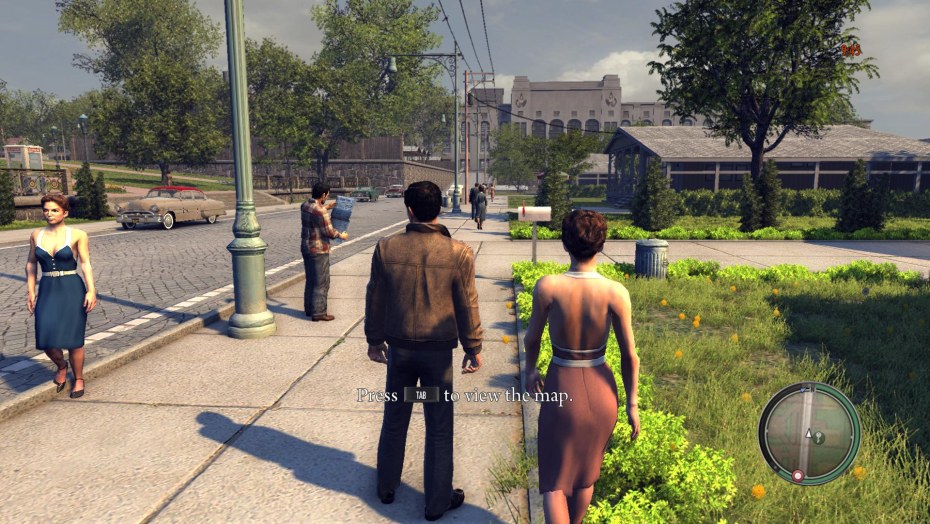Open the circular minimap radar
930x524 pixels.
click(x=809, y=433)
